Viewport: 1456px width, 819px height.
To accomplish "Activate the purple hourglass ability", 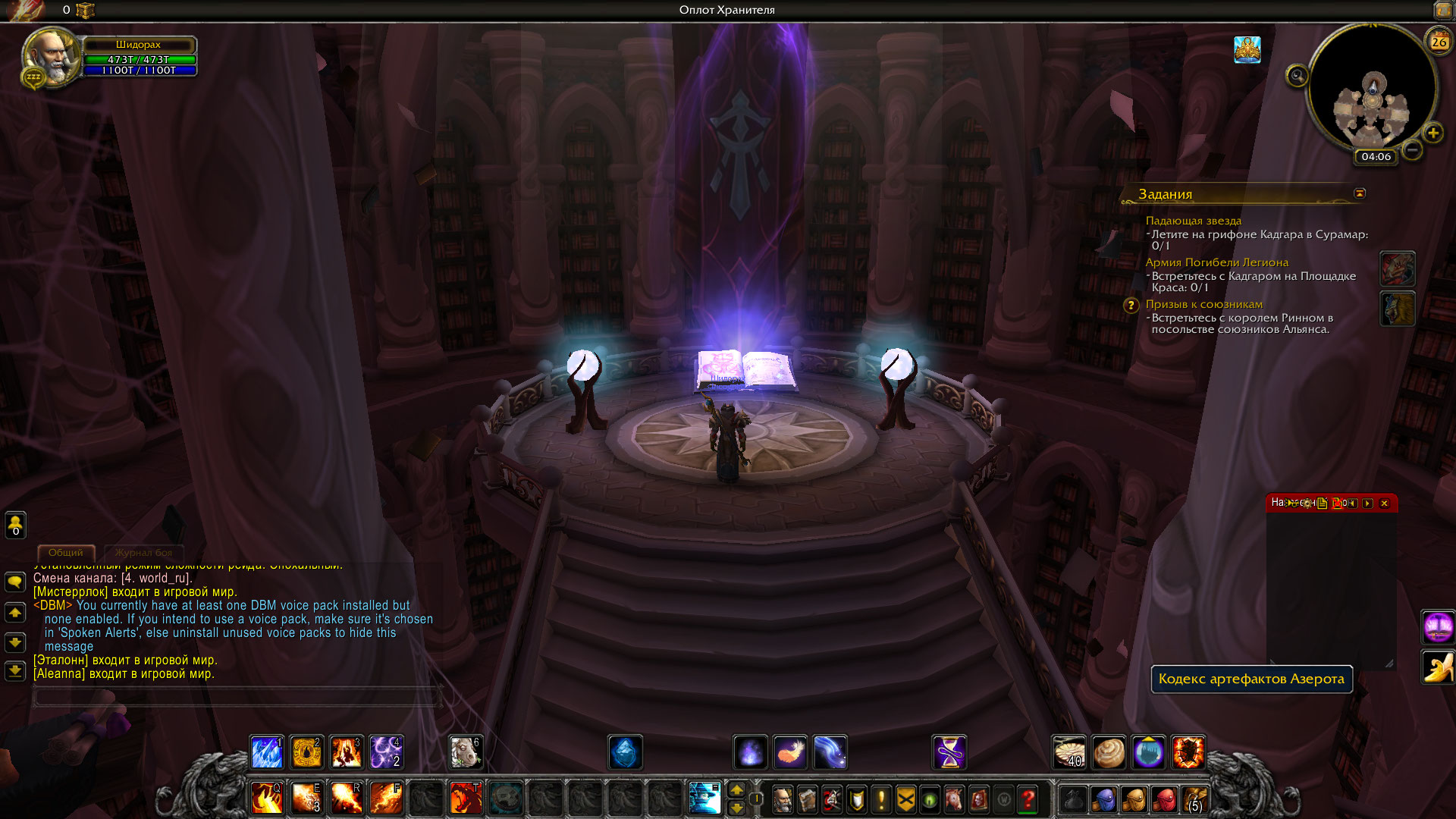I will 949,752.
